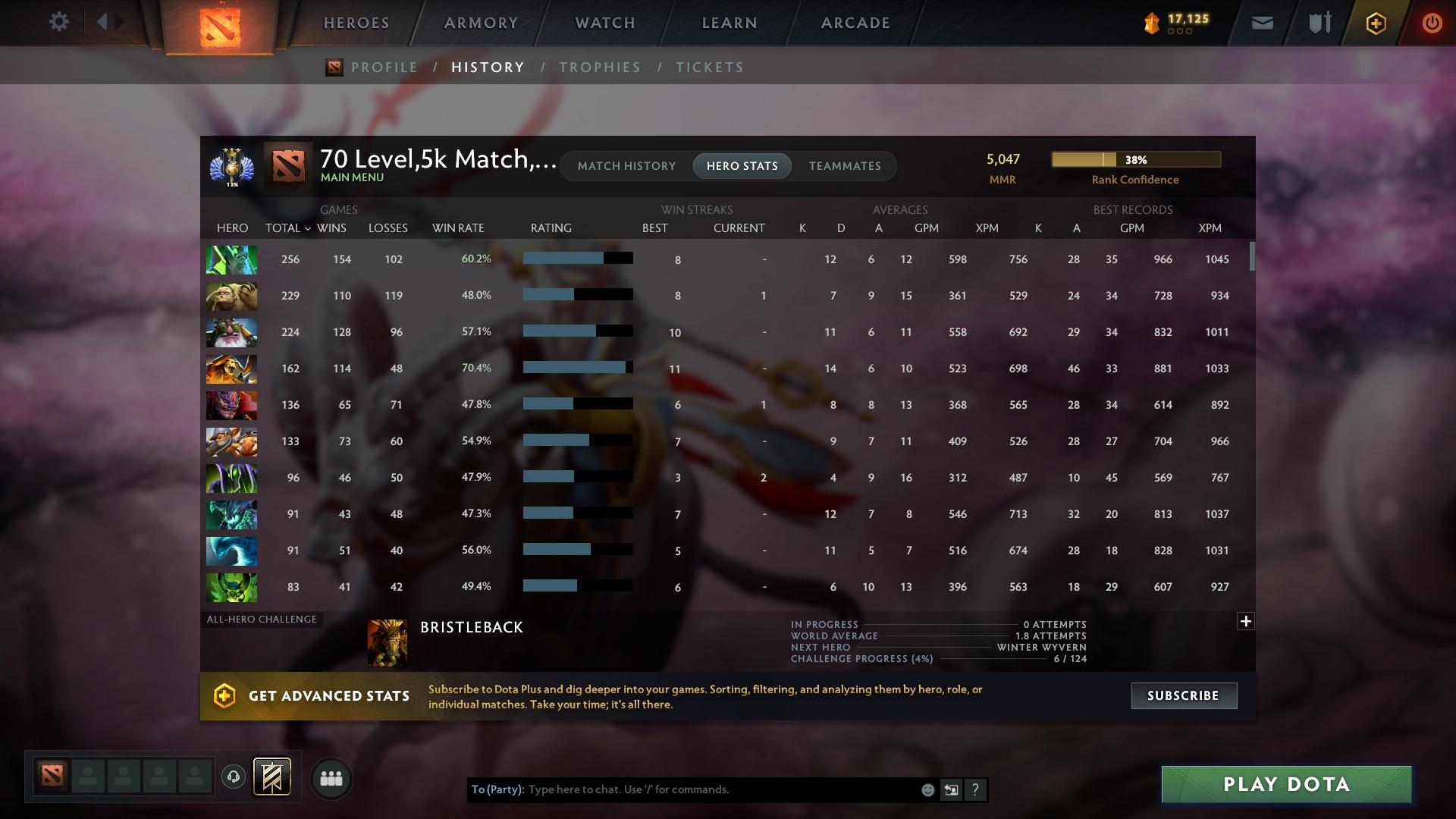The height and width of the screenshot is (819, 1456).
Task: Expand the All-Hero Challenge panel
Action: click(1246, 621)
